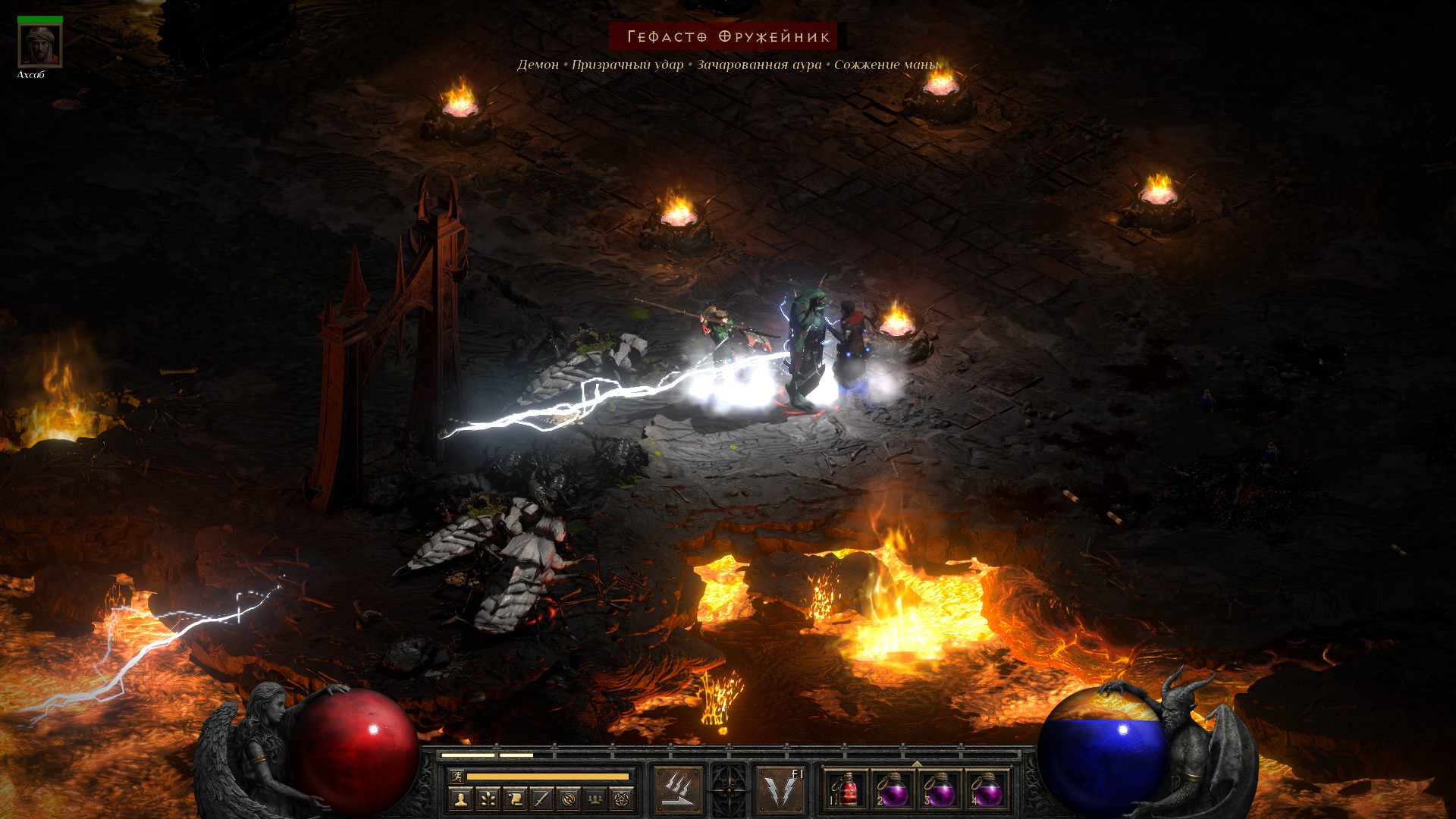The image size is (1456, 819).
Task: Open the party screen with three figures
Action: (x=595, y=799)
